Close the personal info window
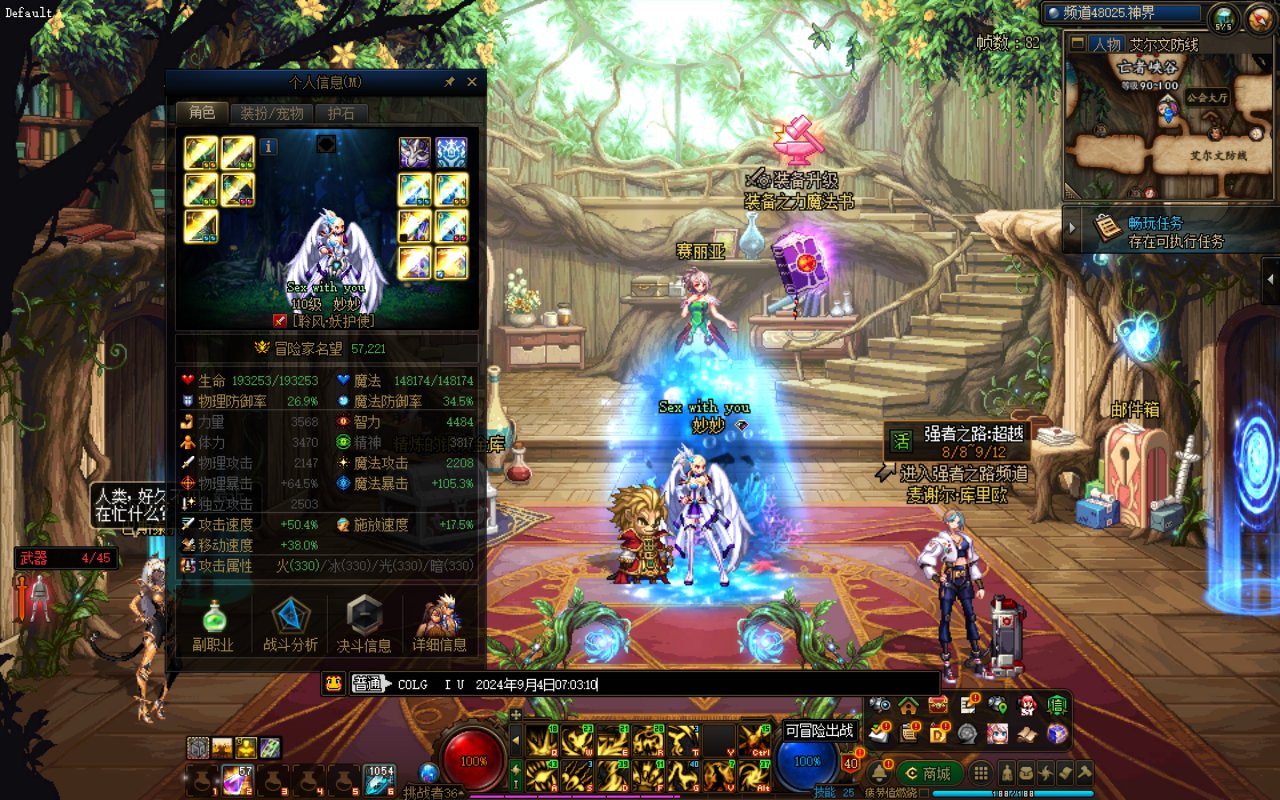Image resolution: width=1280 pixels, height=800 pixels. 472,82
